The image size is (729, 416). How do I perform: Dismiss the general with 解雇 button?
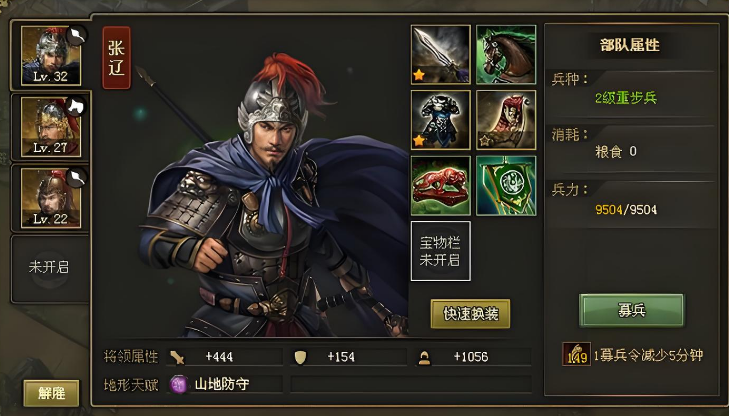[x=51, y=393]
